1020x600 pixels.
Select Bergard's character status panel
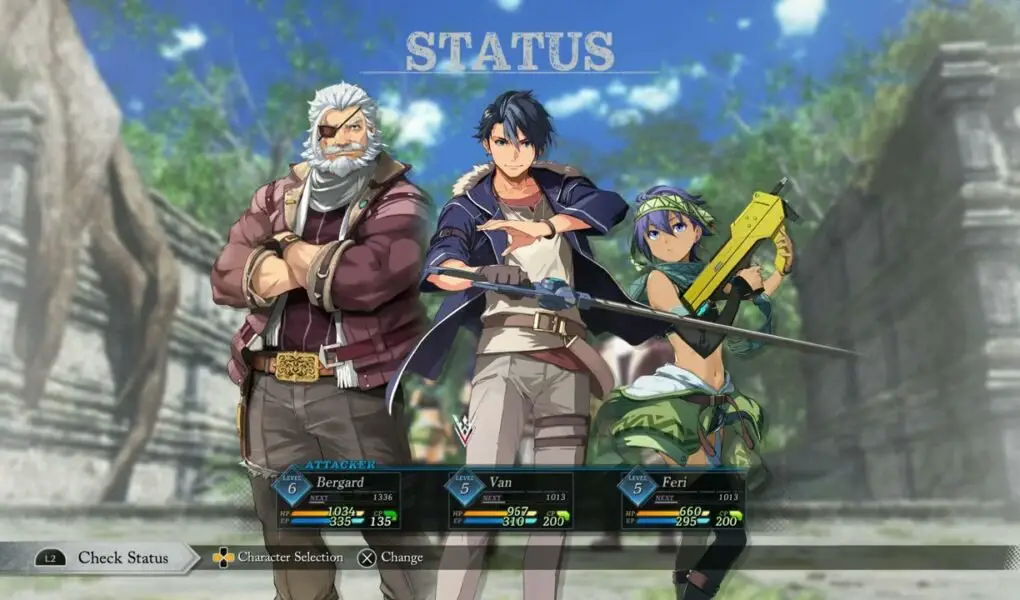[x=338, y=498]
